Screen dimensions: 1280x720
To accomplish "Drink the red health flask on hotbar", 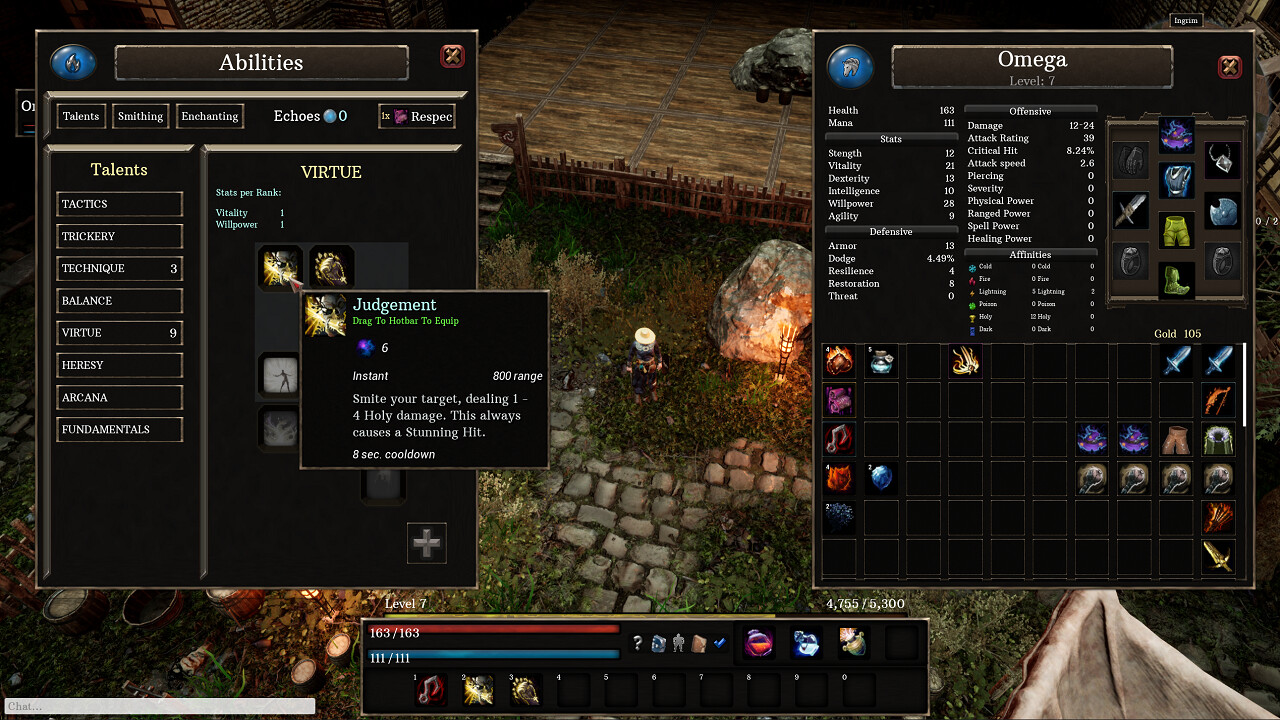I will click(758, 643).
